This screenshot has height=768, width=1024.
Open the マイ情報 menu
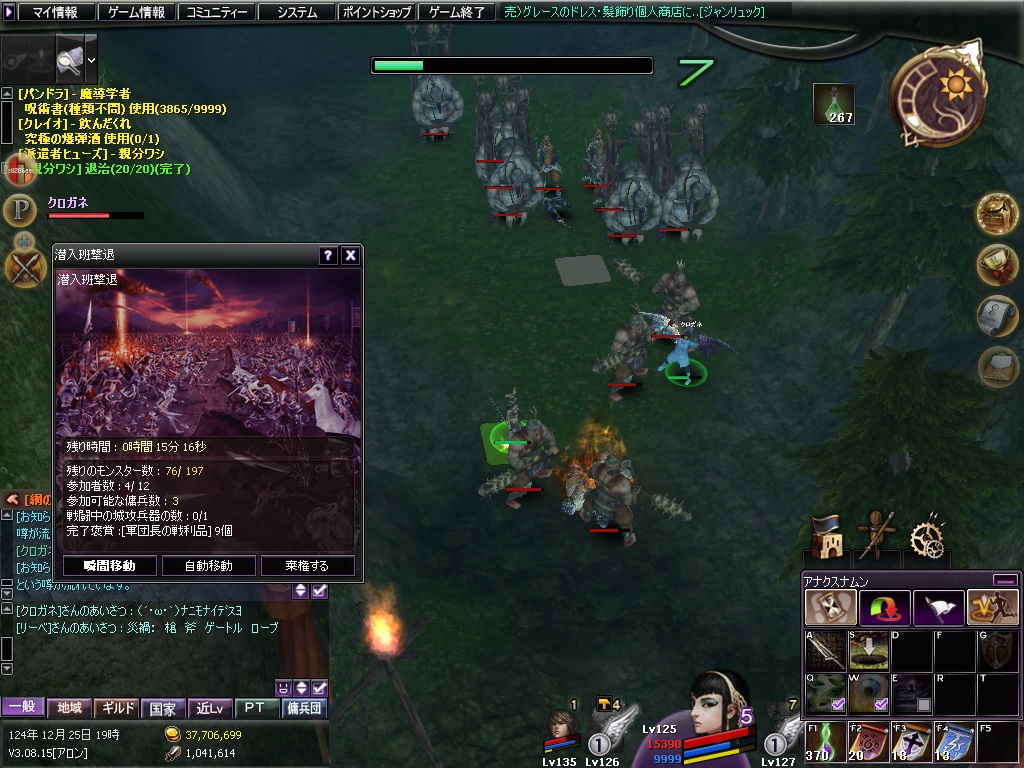click(x=49, y=12)
